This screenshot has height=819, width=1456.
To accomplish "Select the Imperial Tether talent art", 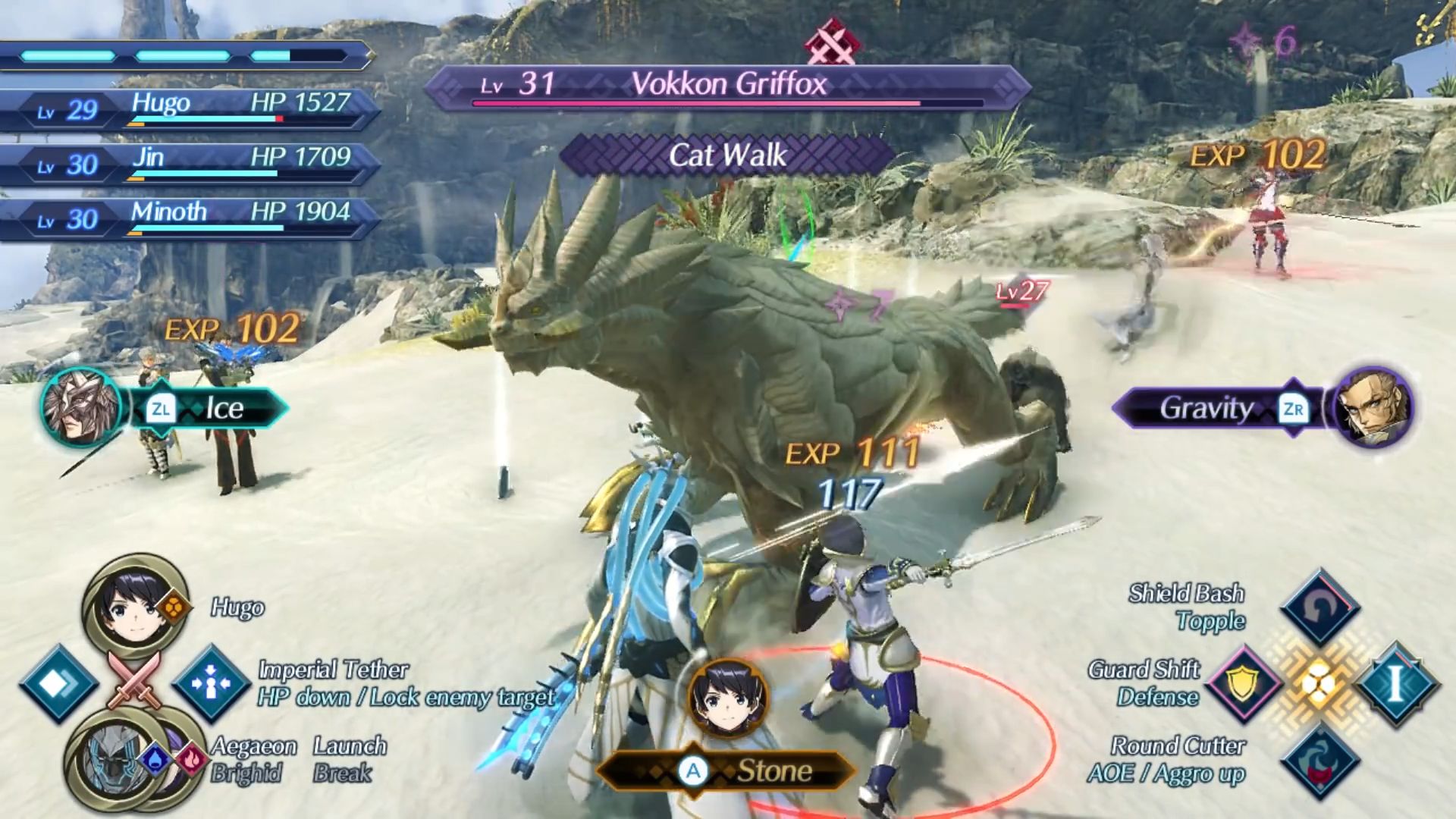I will [x=211, y=683].
